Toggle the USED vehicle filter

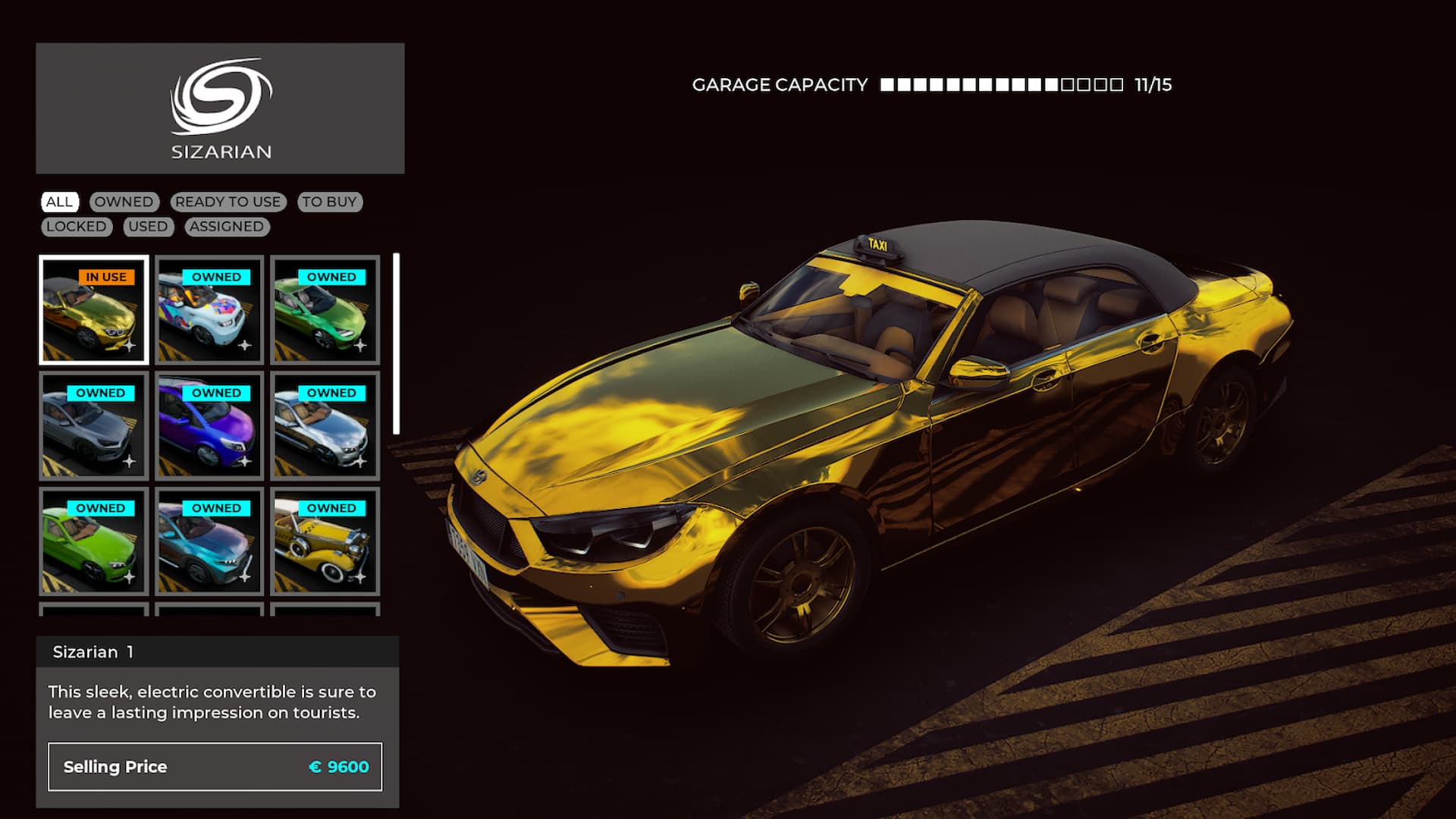149,227
